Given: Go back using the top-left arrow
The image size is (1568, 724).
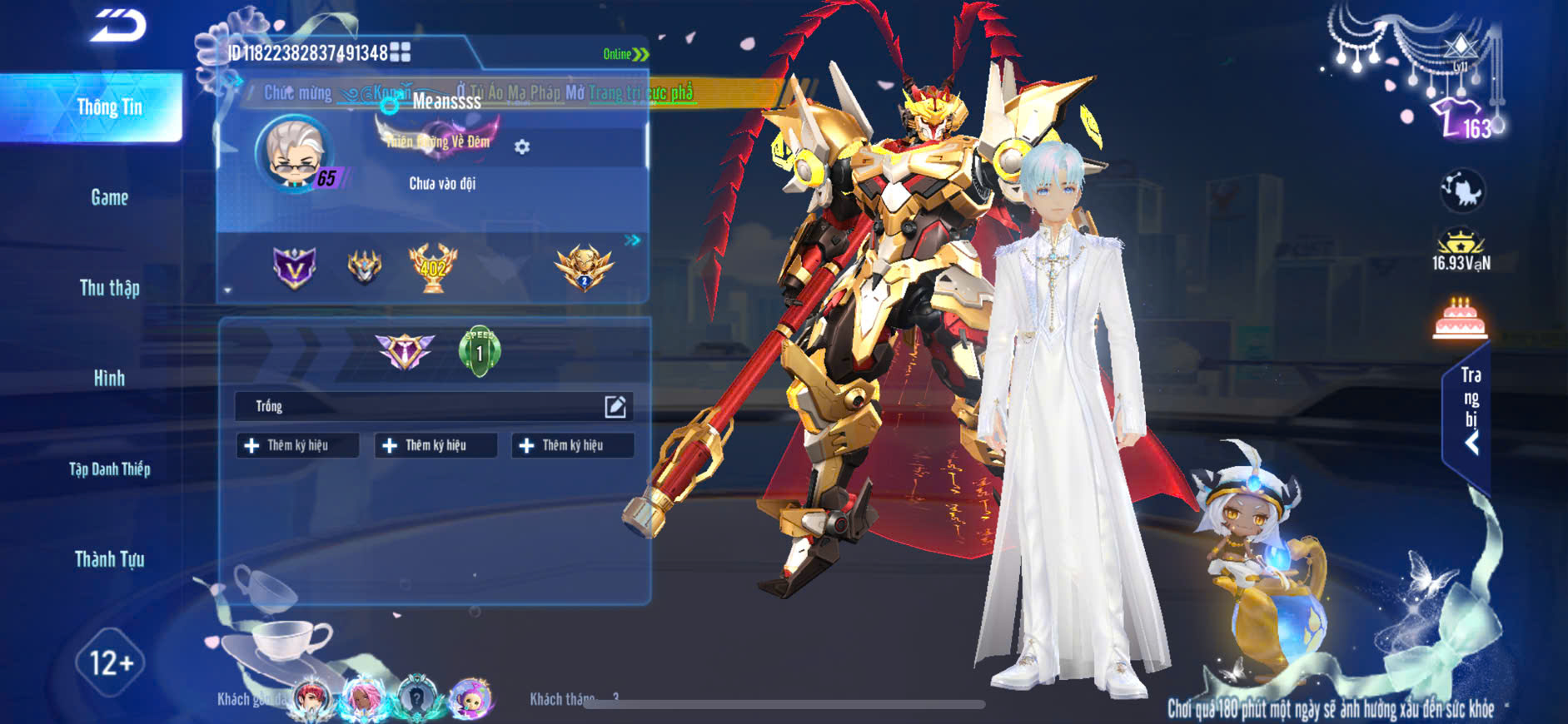Looking at the screenshot, I should click(118, 26).
